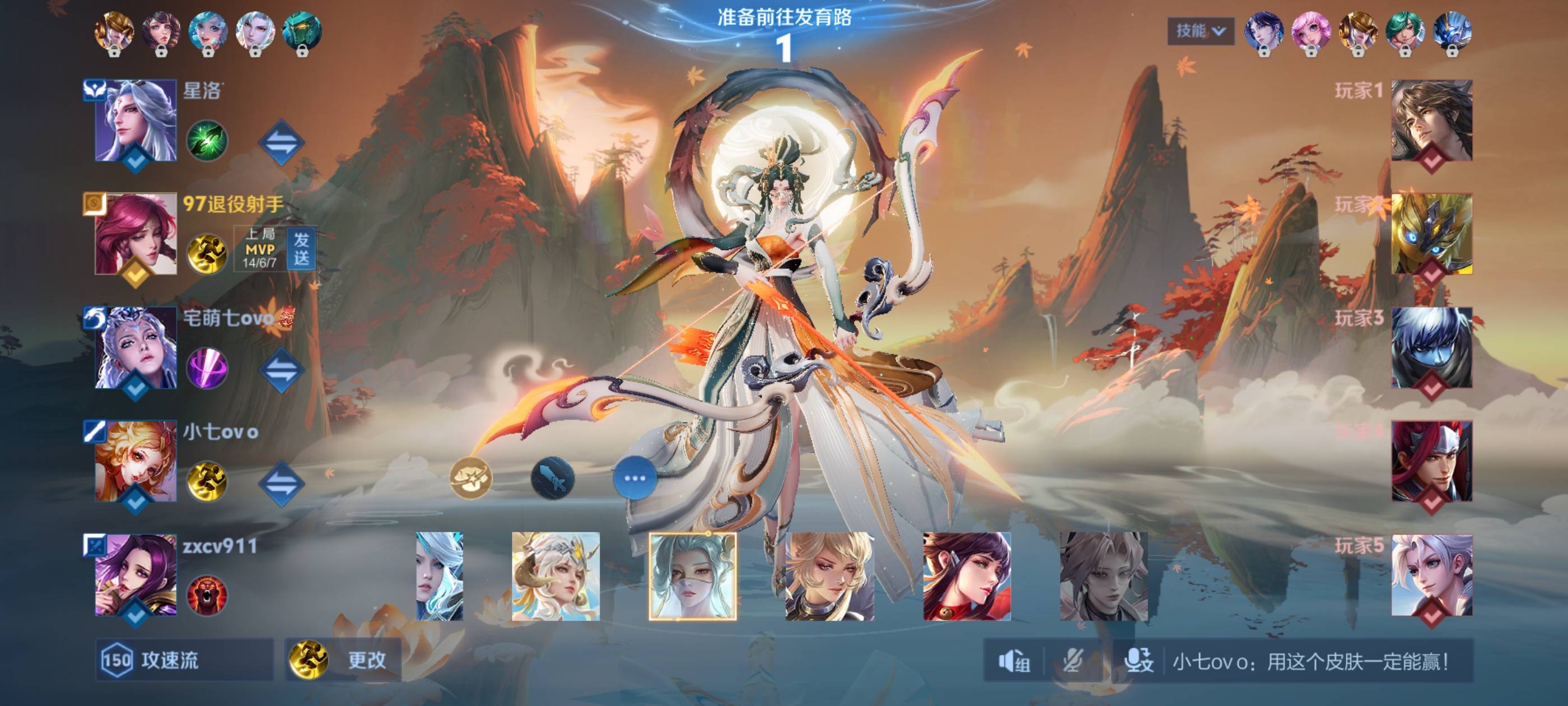This screenshot has width=1568, height=706.
Task: Open the blue three-dots more options button
Action: tap(634, 478)
